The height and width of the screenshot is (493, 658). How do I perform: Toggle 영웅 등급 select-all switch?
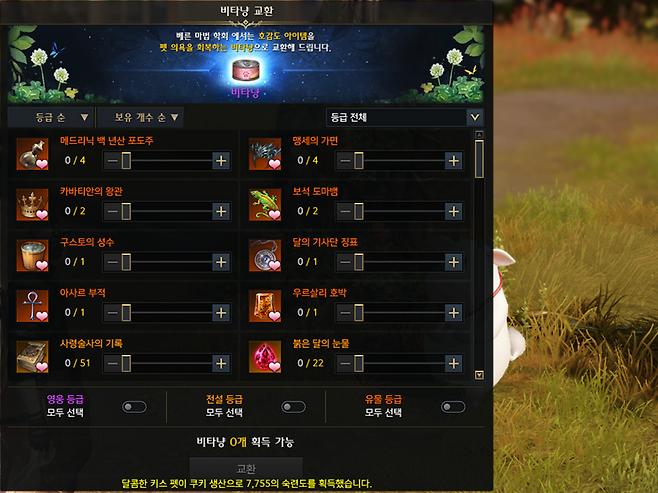click(134, 407)
